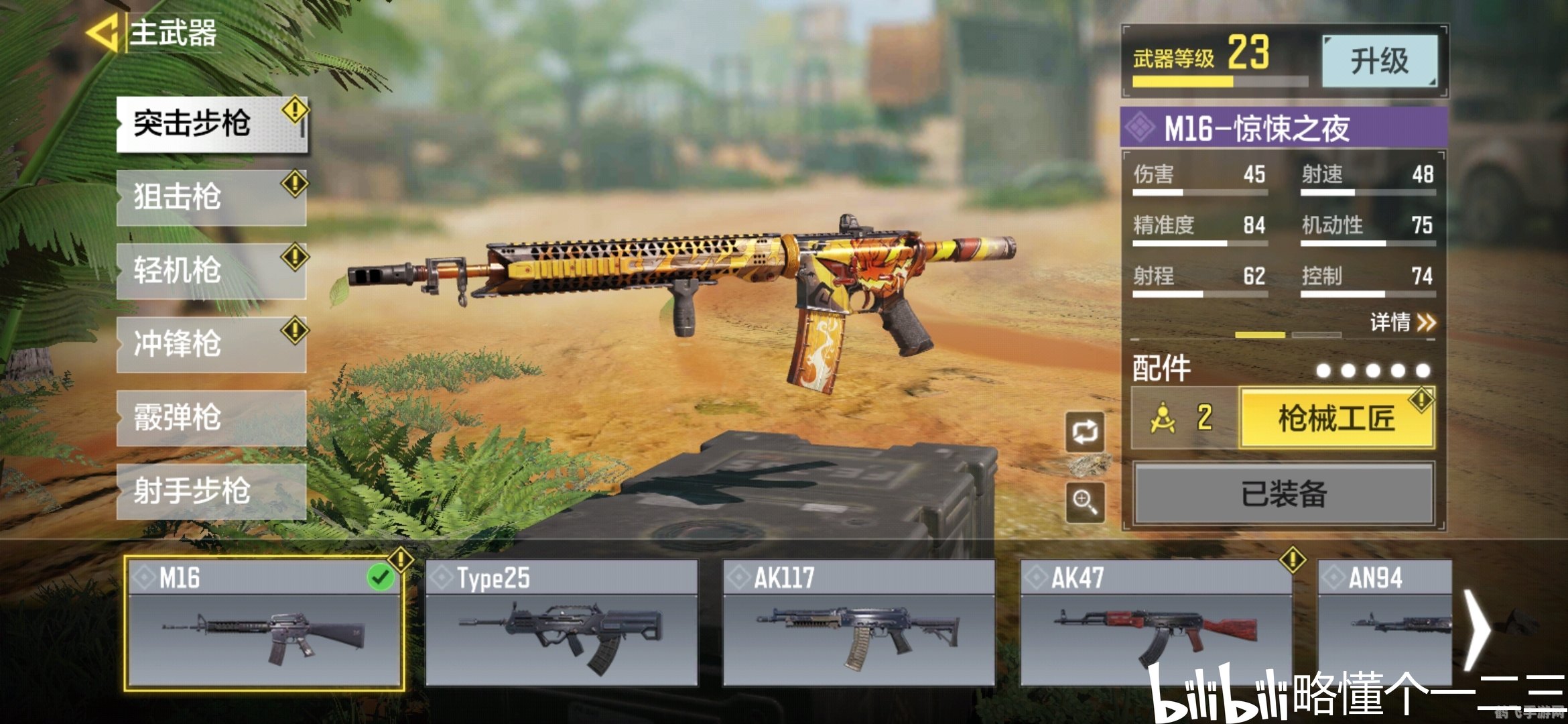Switch to 射手步枪 category
Image resolution: width=1568 pixels, height=724 pixels.
[x=210, y=491]
